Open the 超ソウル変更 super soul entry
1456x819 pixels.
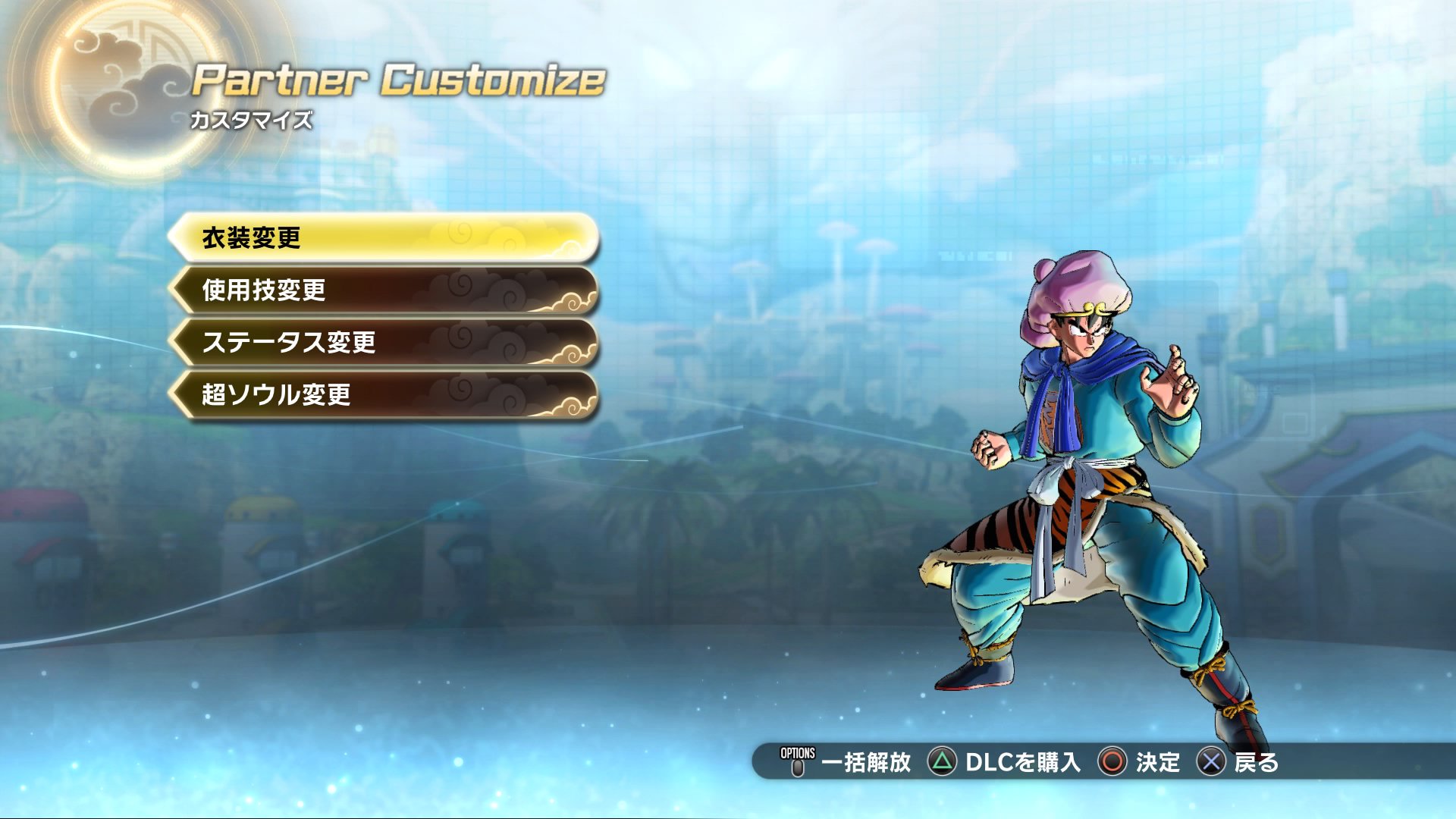click(x=383, y=394)
